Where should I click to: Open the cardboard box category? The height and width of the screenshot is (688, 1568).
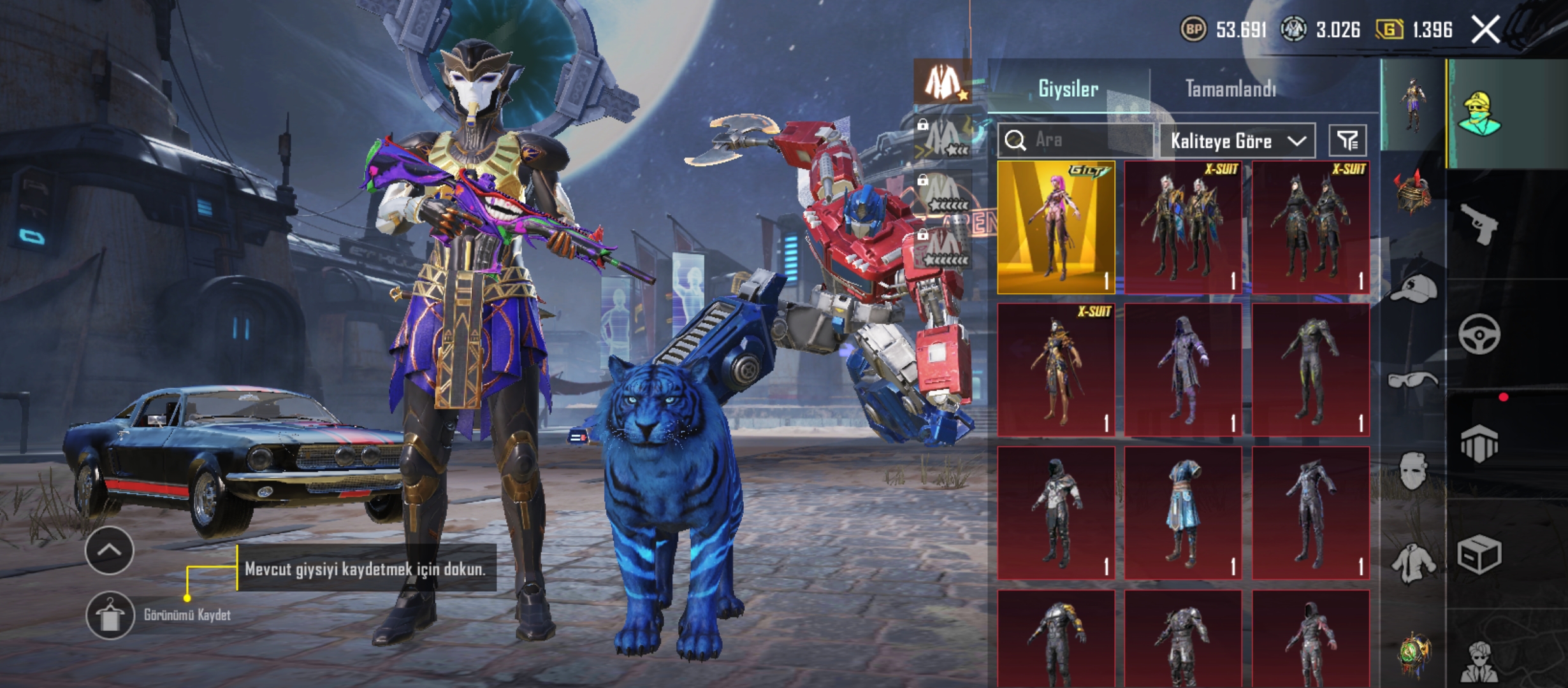pyautogui.click(x=1479, y=554)
